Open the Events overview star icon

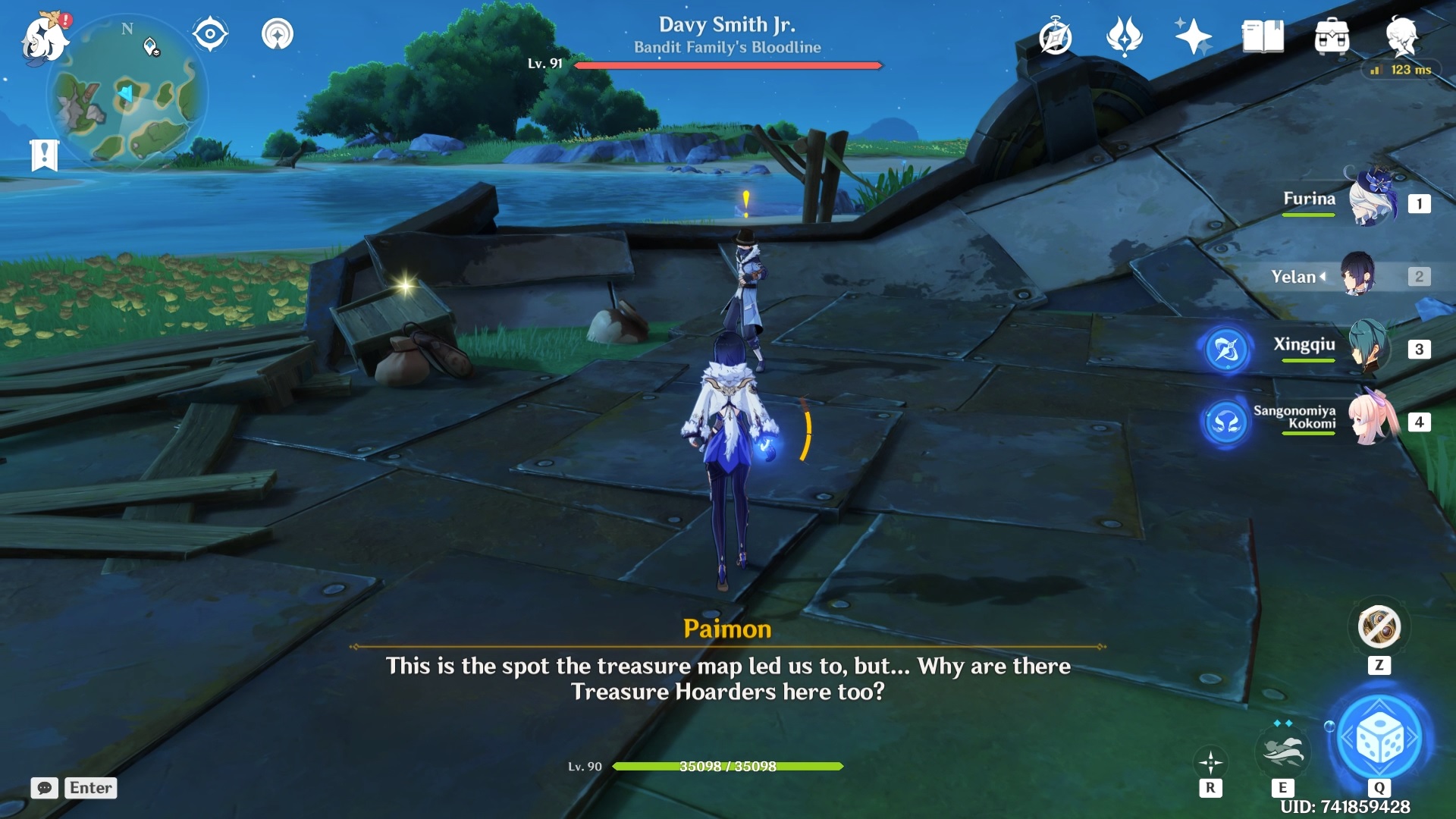(x=1193, y=34)
